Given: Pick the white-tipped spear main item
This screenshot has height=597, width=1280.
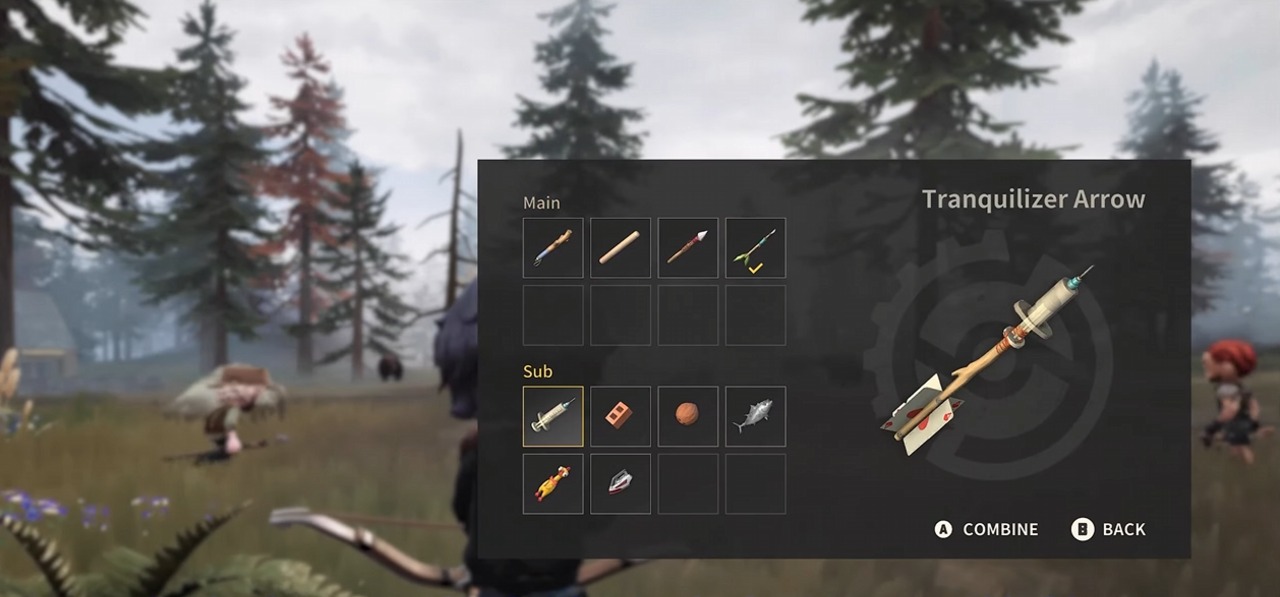Looking at the screenshot, I should point(688,248).
